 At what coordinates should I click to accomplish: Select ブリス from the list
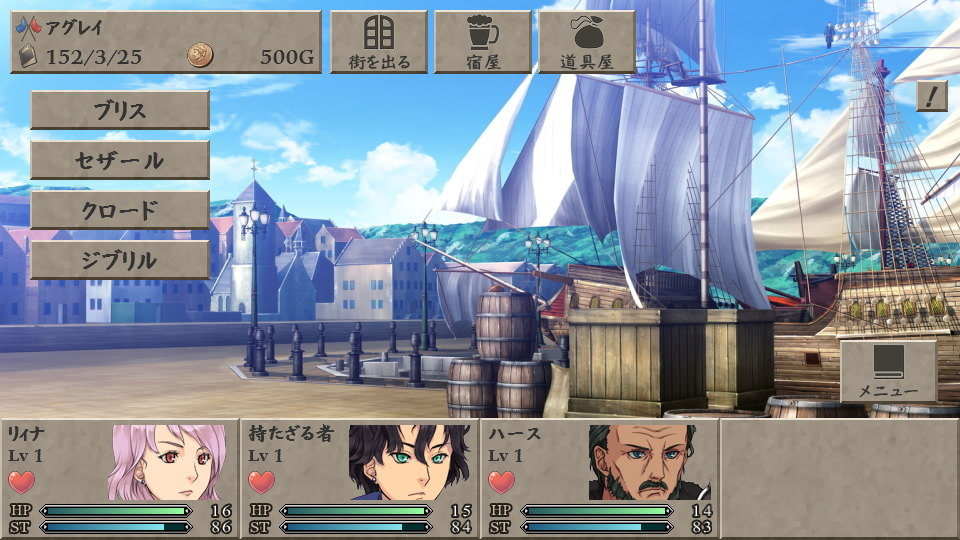pos(120,110)
